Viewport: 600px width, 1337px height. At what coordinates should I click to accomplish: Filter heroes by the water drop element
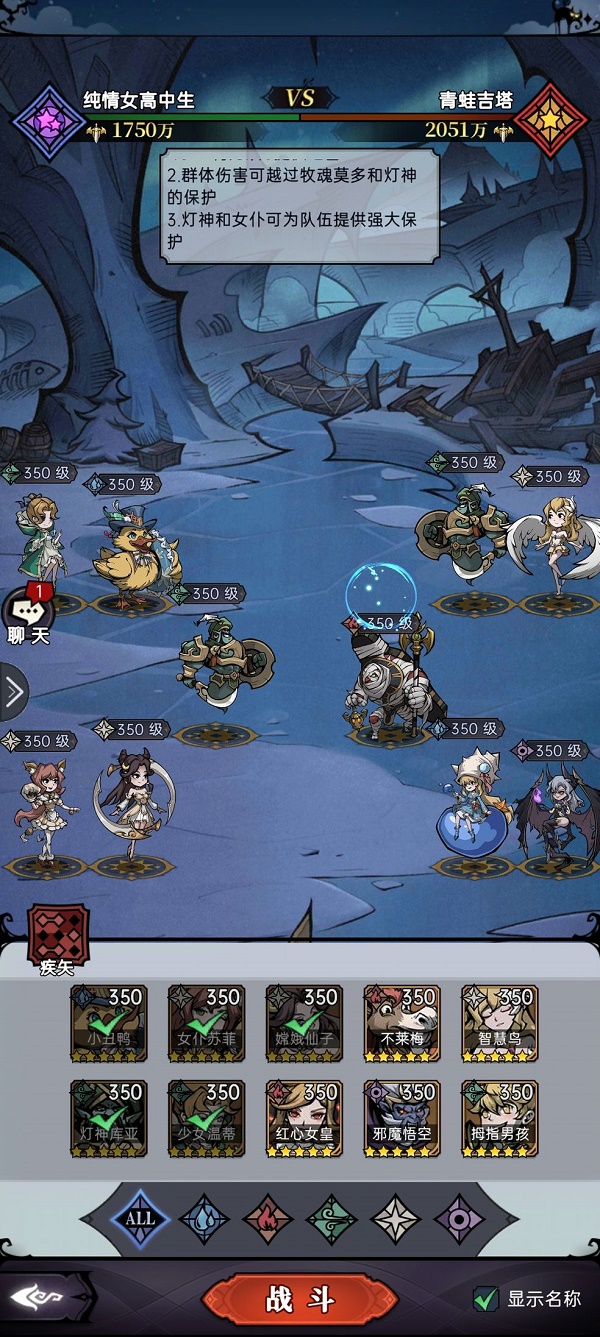pyautogui.click(x=204, y=1219)
